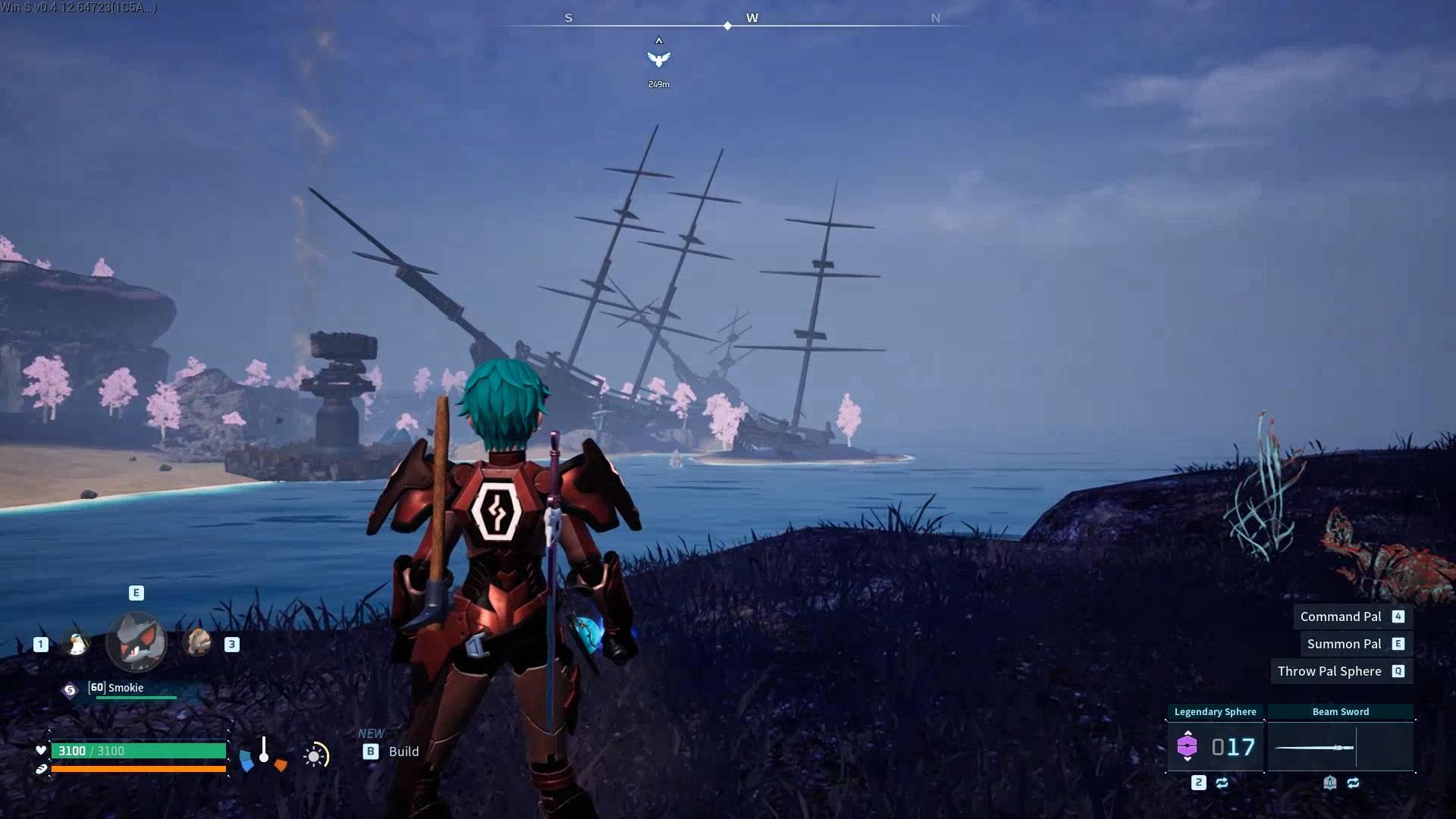Click the green health bar showing 3100

tap(138, 751)
